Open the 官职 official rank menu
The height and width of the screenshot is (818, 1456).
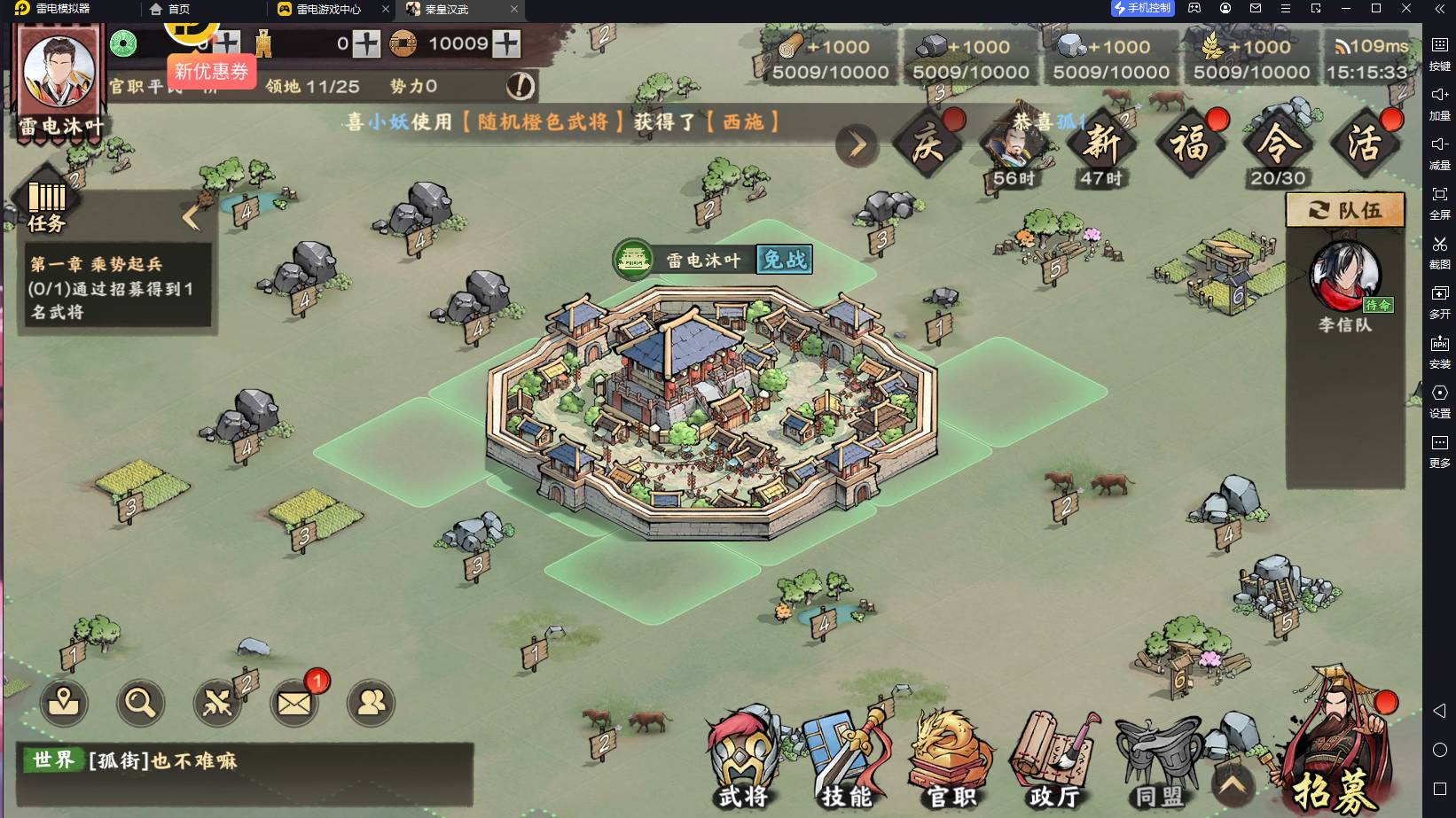951,759
